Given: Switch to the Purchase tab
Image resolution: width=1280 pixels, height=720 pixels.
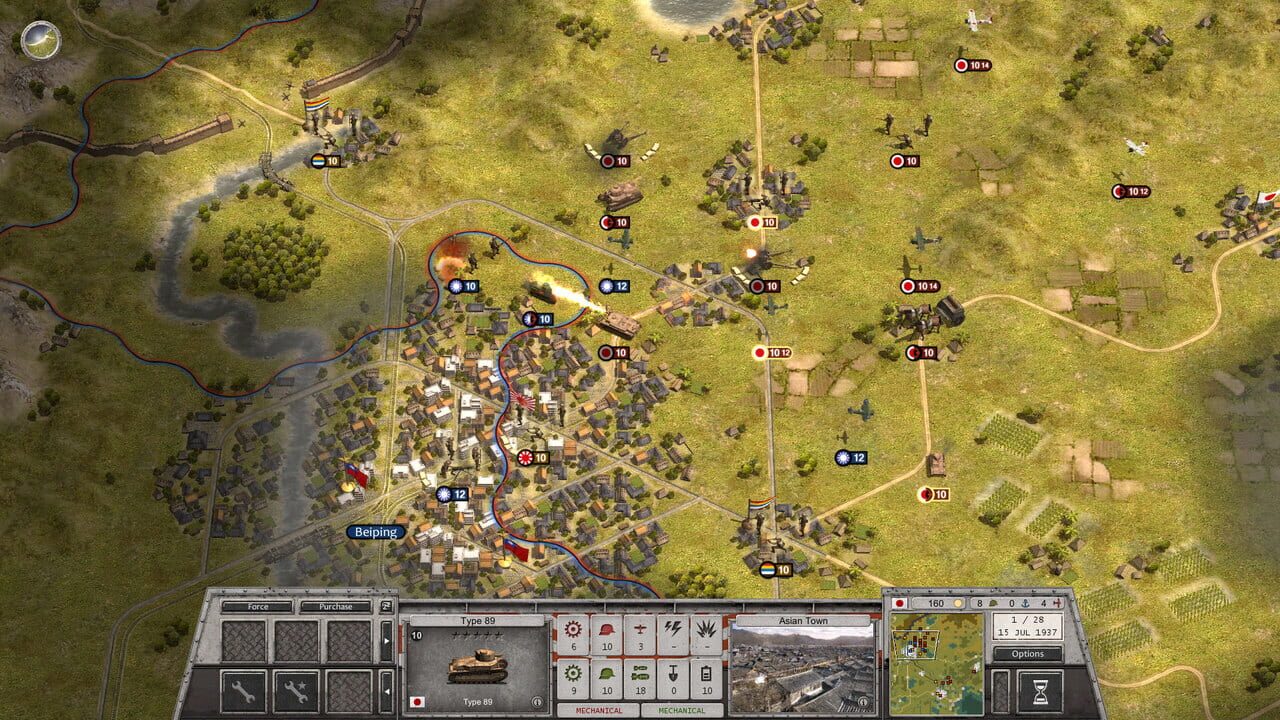Looking at the screenshot, I should tap(336, 607).
